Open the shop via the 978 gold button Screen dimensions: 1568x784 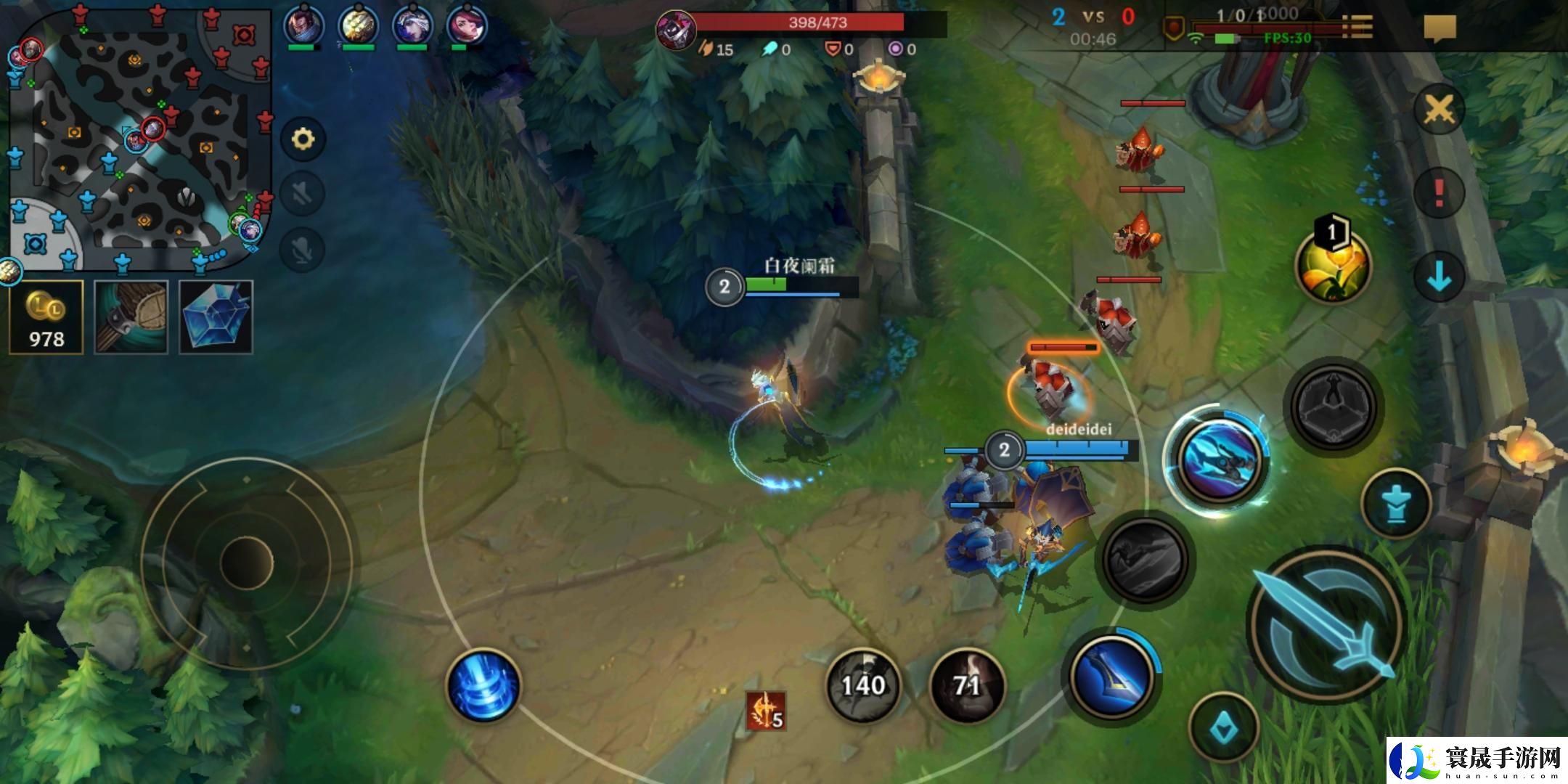point(46,317)
